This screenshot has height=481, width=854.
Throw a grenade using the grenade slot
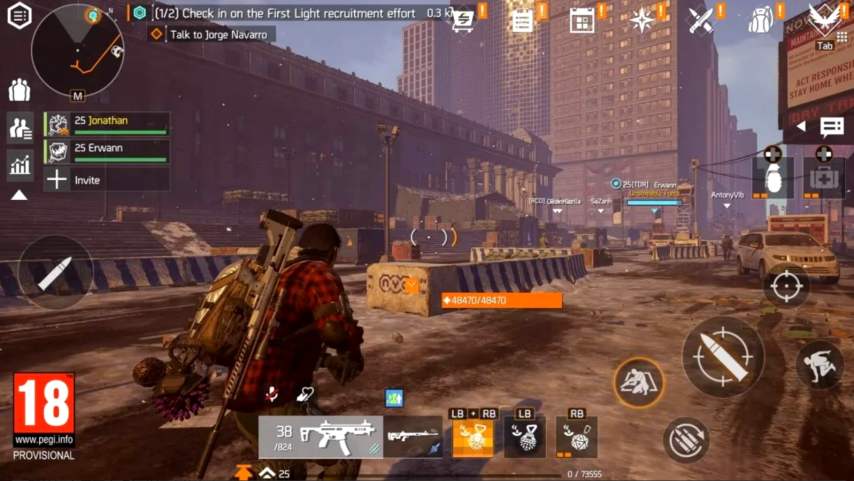pos(772,176)
